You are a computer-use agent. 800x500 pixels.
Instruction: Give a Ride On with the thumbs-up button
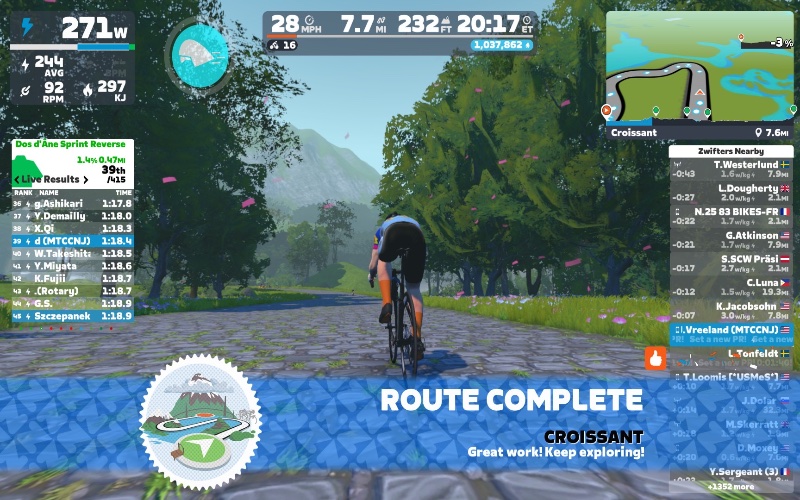pos(656,357)
